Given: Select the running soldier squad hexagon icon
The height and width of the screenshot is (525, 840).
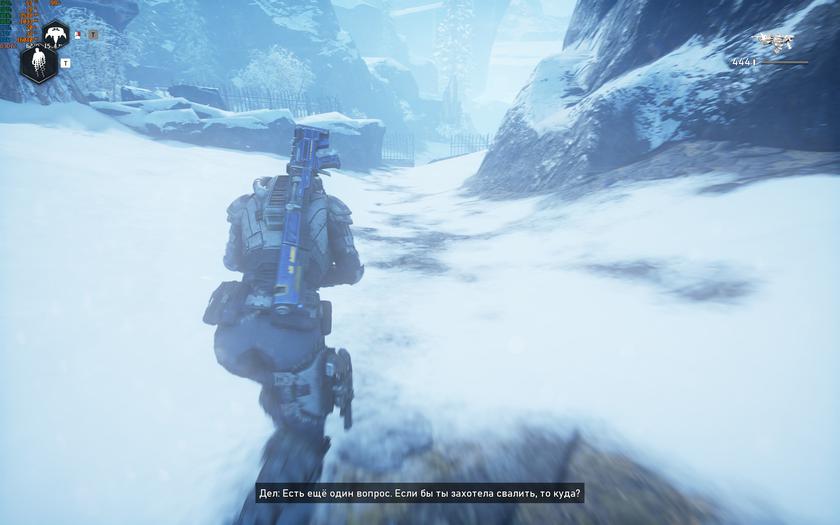Looking at the screenshot, I should [38, 64].
